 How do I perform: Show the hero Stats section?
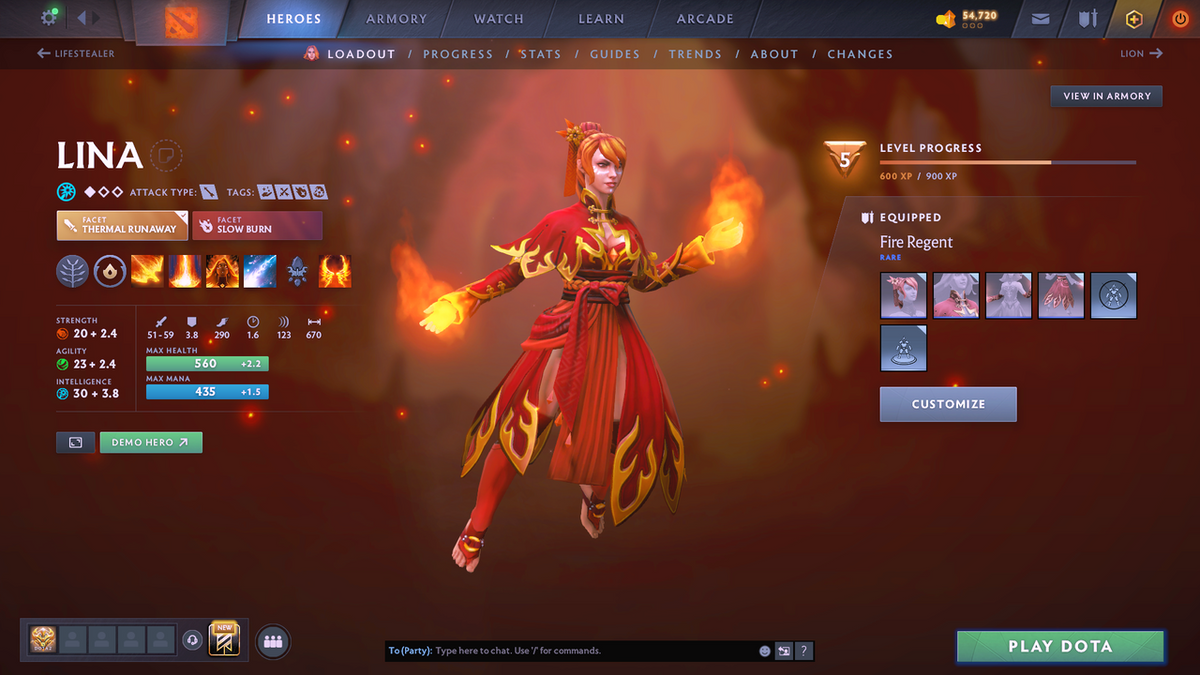pyautogui.click(x=540, y=54)
